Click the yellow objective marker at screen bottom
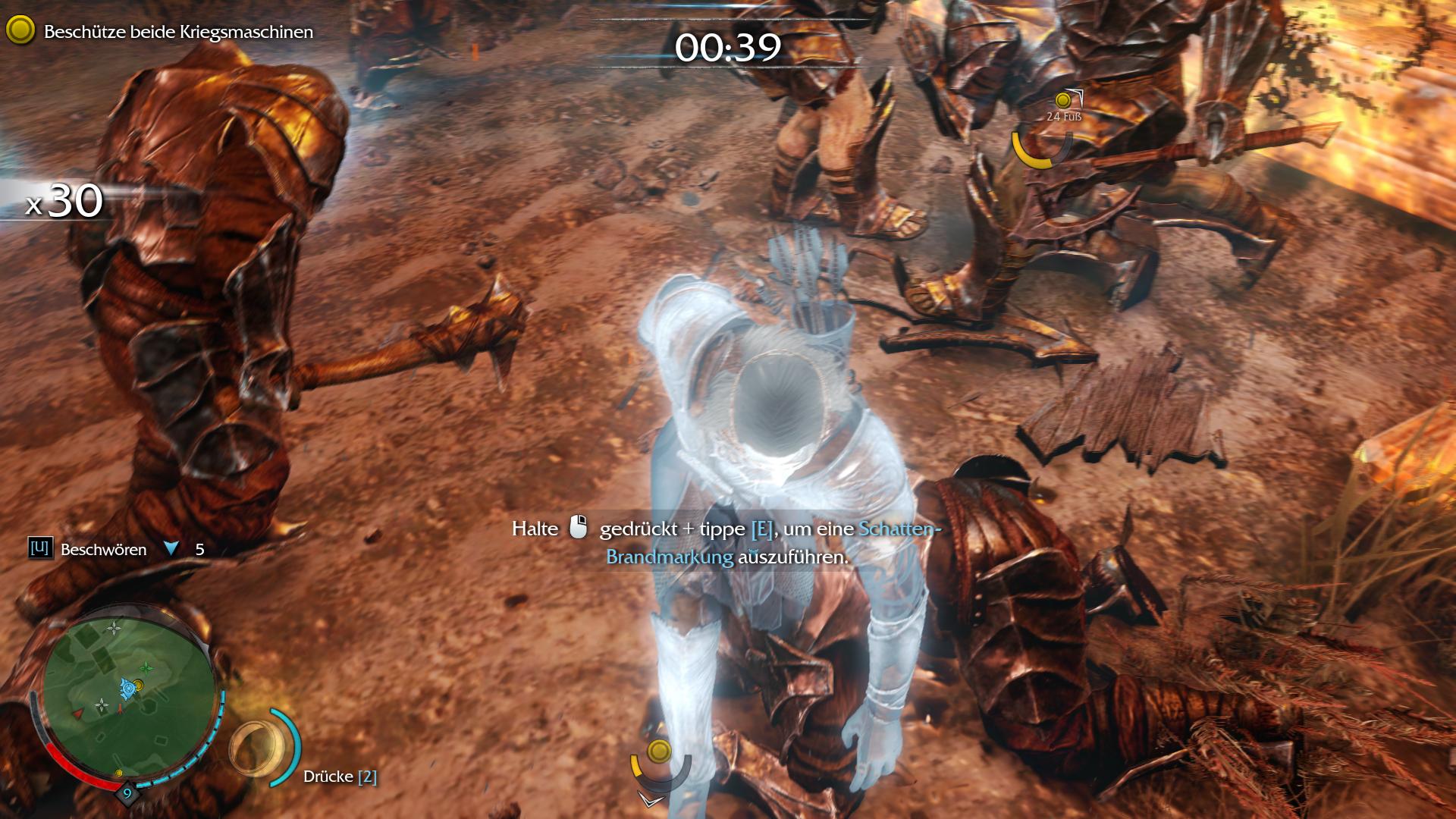Screen dimensions: 1456x819 (x=660, y=752)
